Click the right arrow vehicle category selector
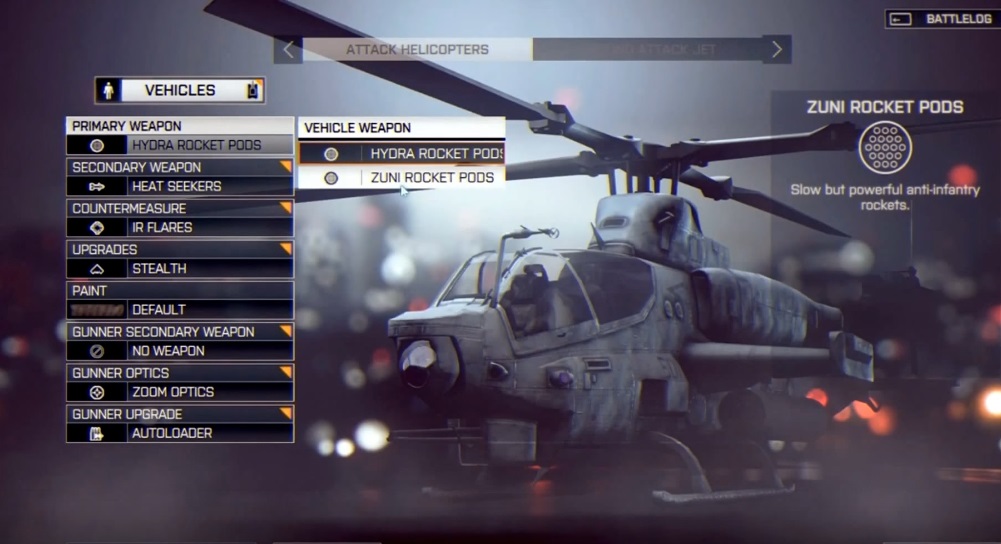1001x544 pixels. pos(777,49)
